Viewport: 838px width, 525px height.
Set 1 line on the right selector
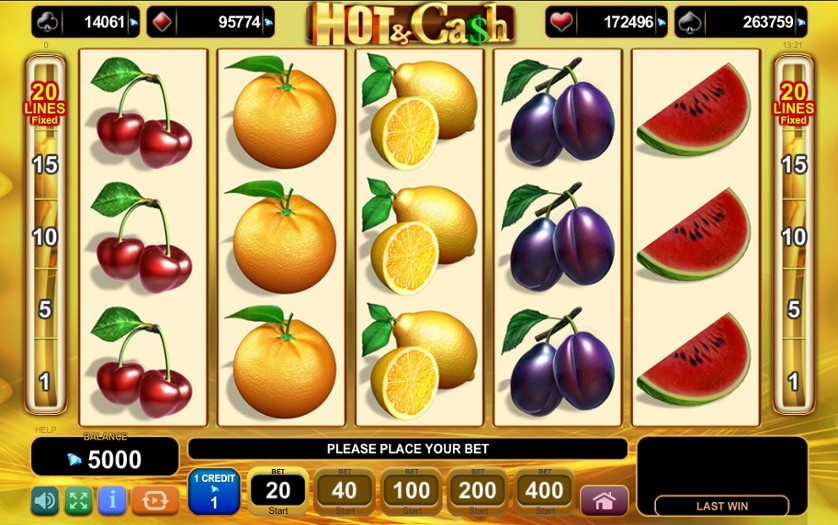point(793,381)
